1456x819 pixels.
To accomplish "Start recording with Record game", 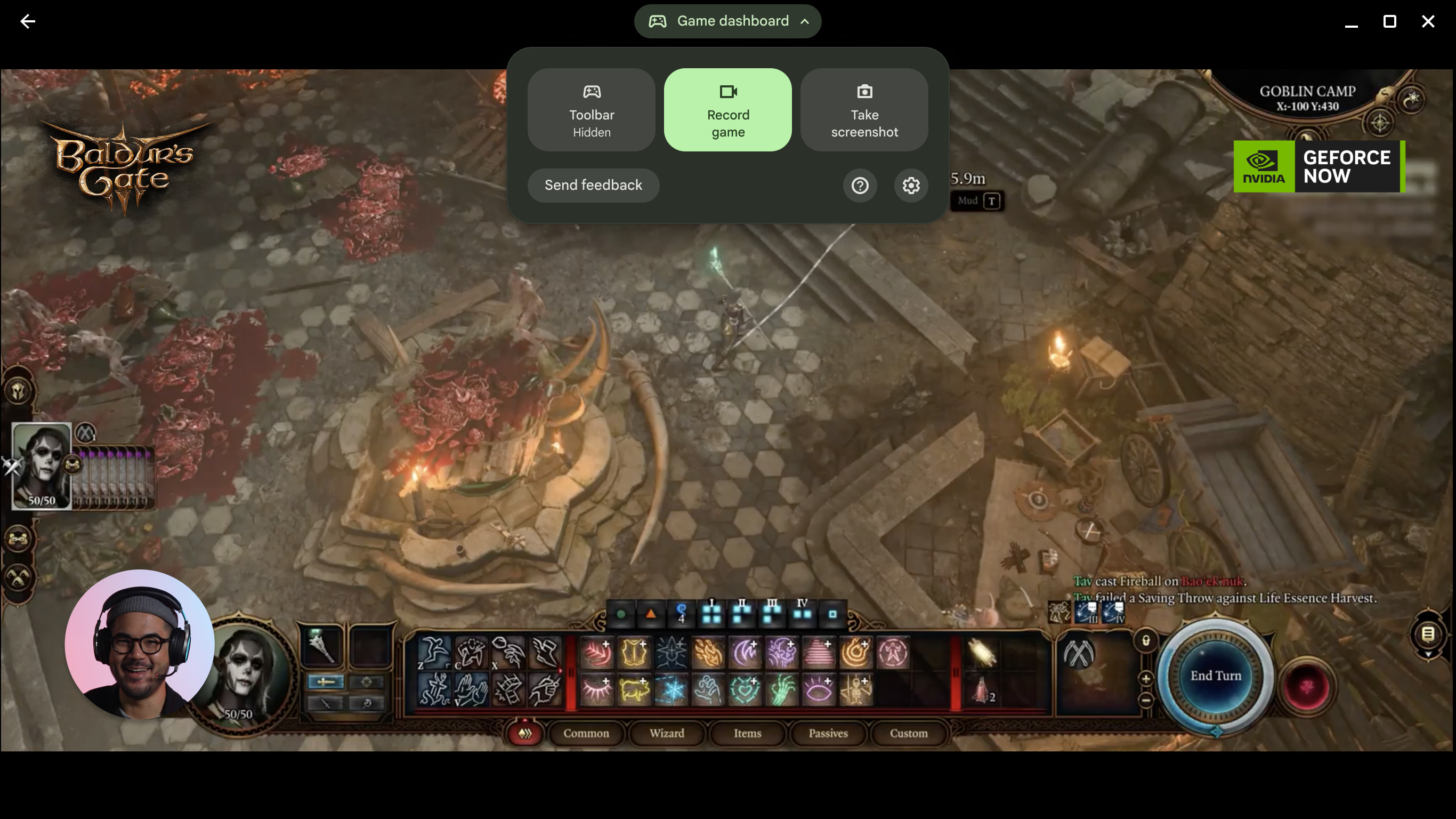I will click(x=727, y=110).
